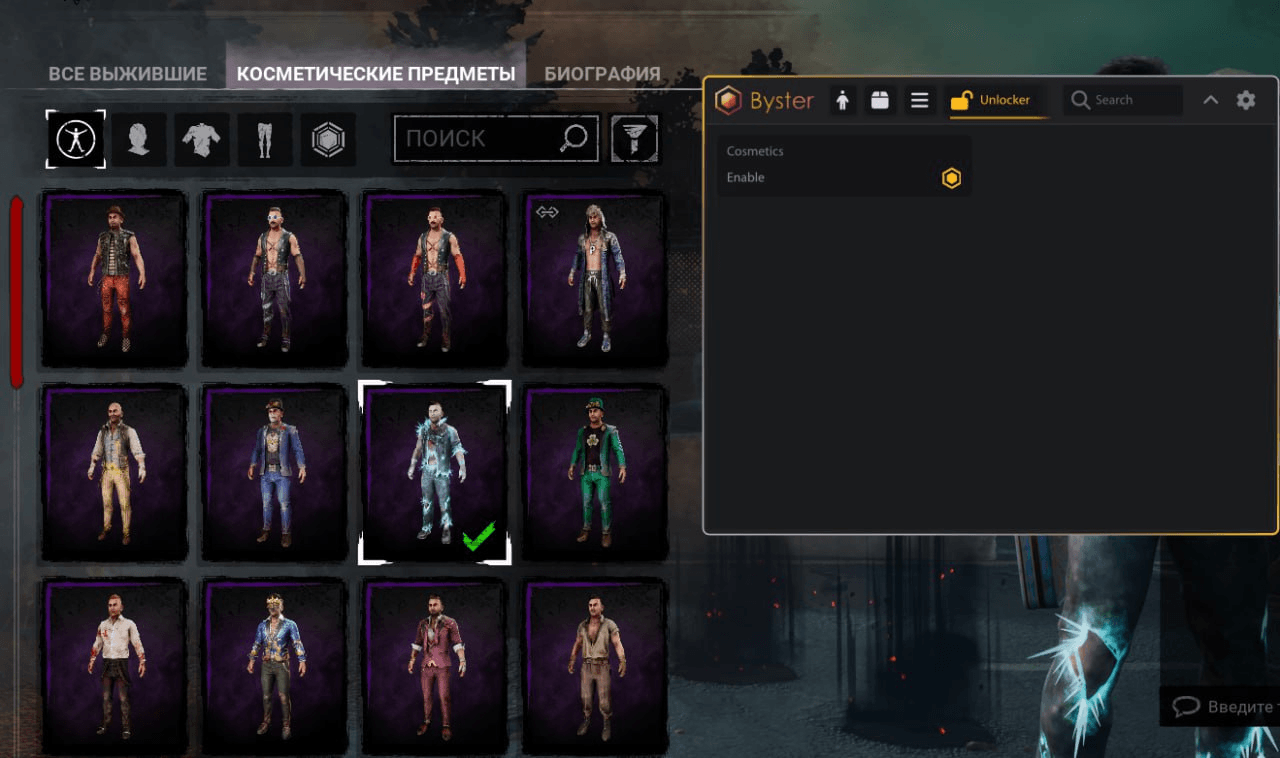The height and width of the screenshot is (758, 1280).
Task: Open the Byster overlay settings gear
Action: click(x=1246, y=100)
